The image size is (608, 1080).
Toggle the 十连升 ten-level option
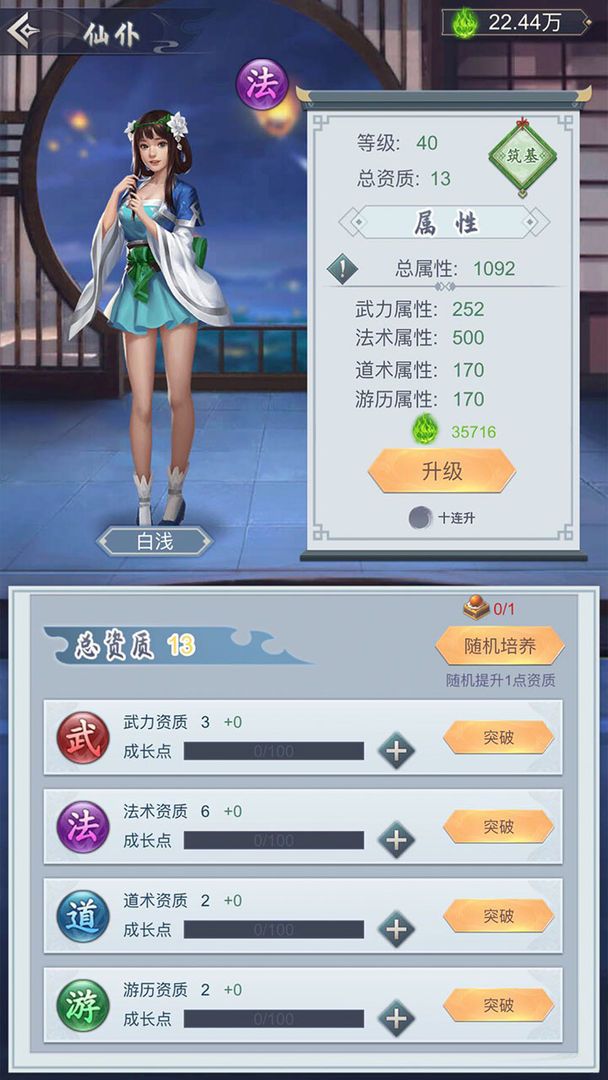421,517
